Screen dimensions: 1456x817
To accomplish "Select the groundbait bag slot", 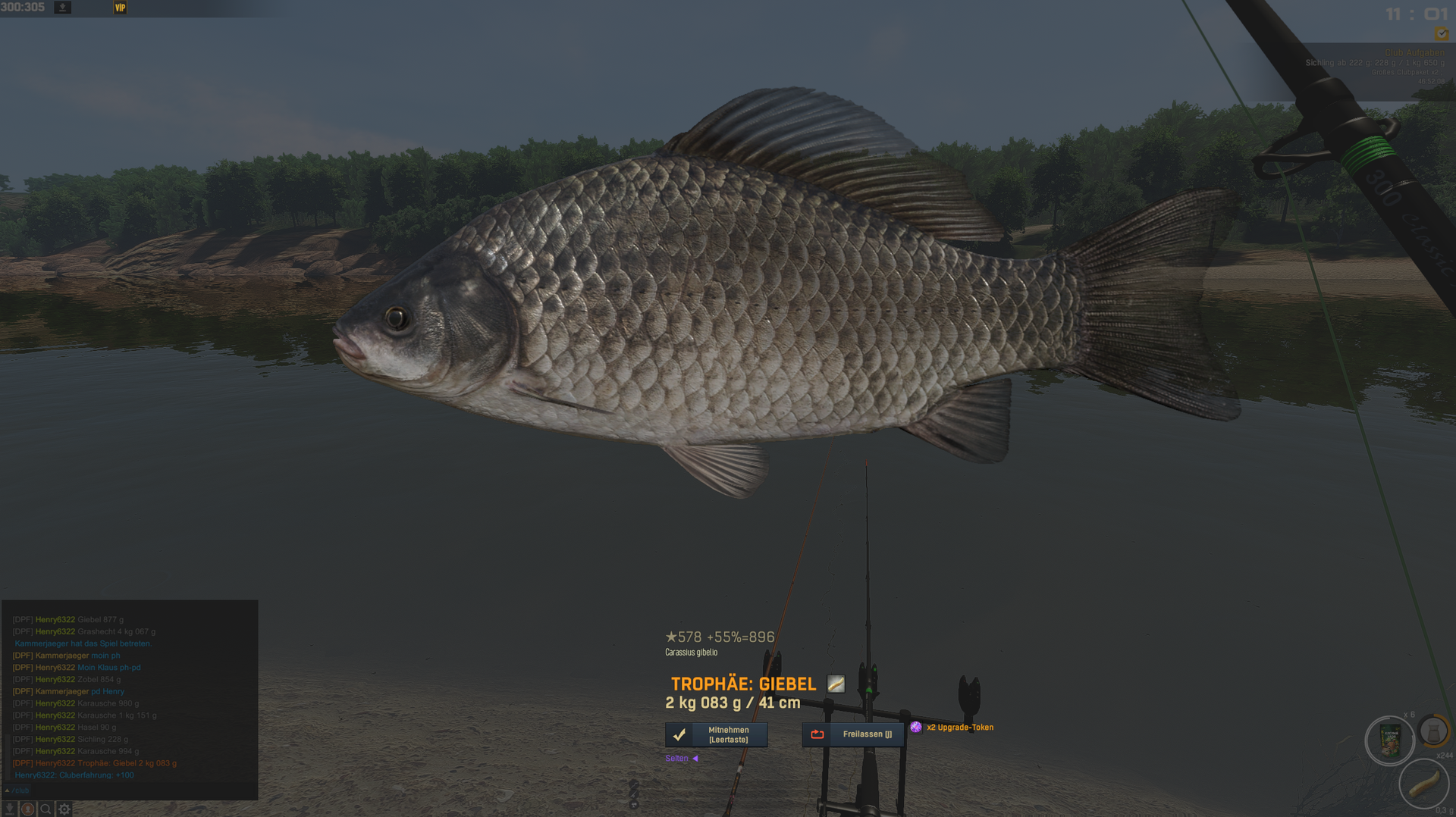I will (1389, 741).
